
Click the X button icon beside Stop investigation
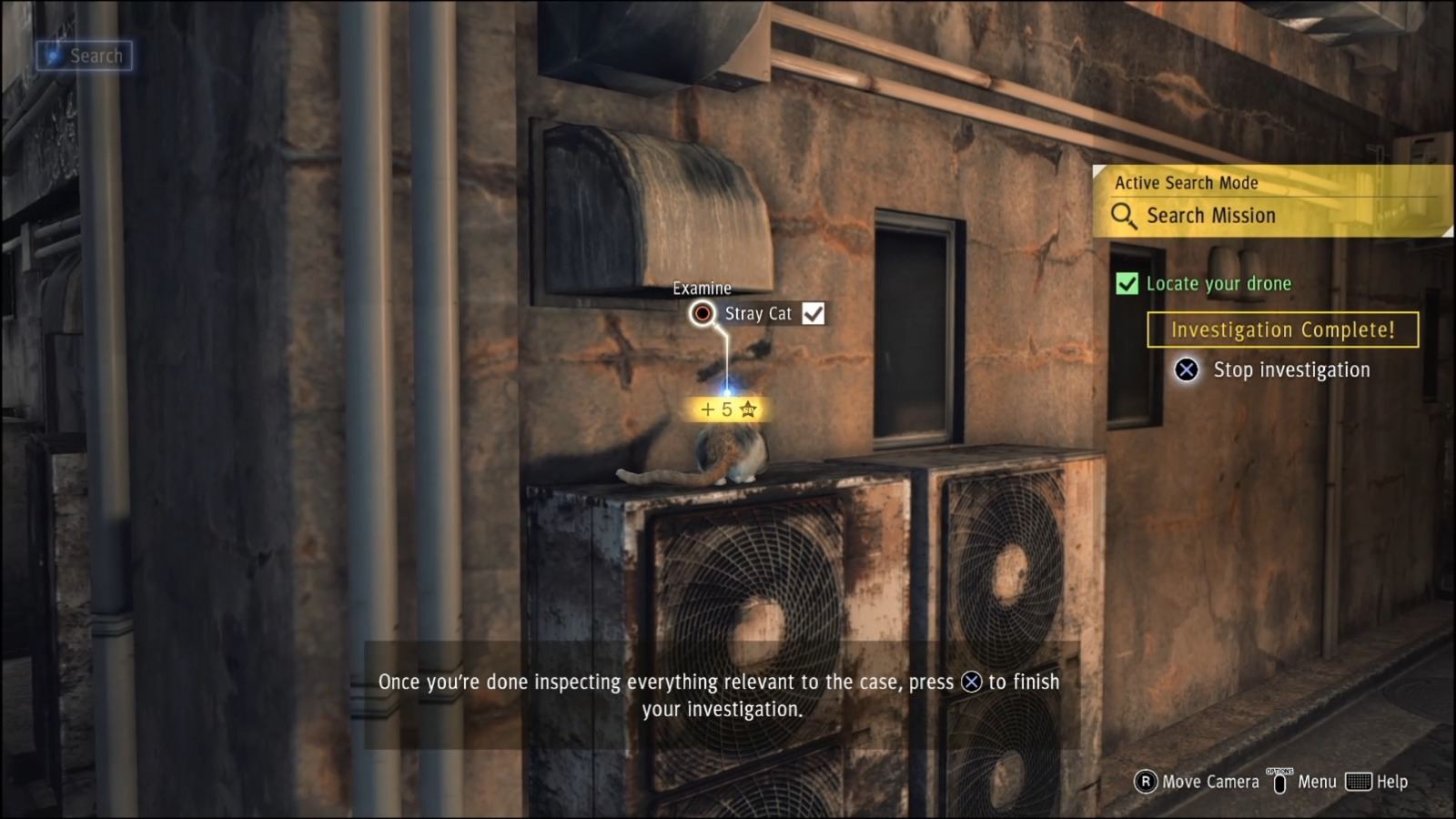[x=1186, y=369]
